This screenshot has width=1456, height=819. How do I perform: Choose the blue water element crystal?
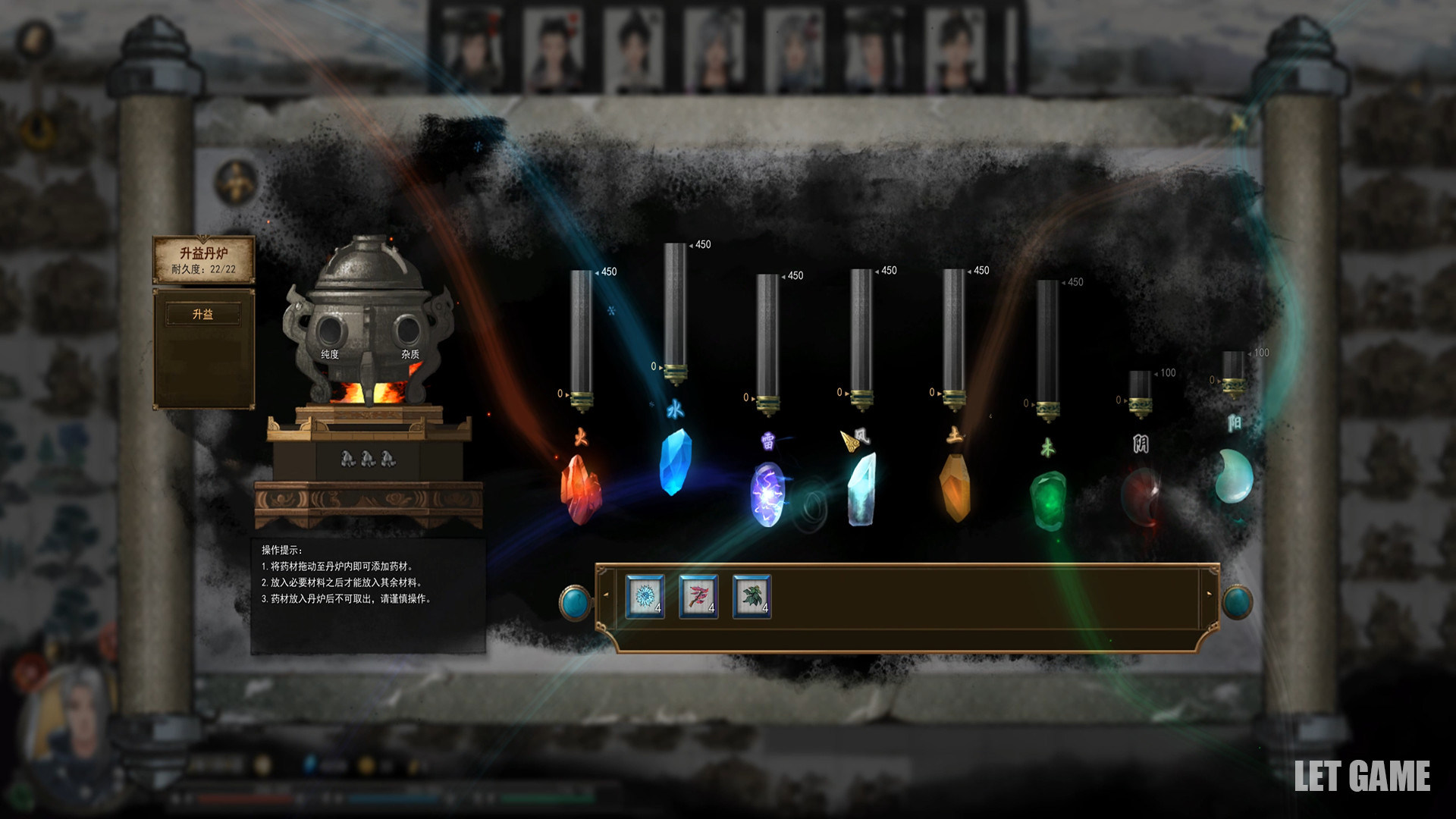(x=674, y=462)
